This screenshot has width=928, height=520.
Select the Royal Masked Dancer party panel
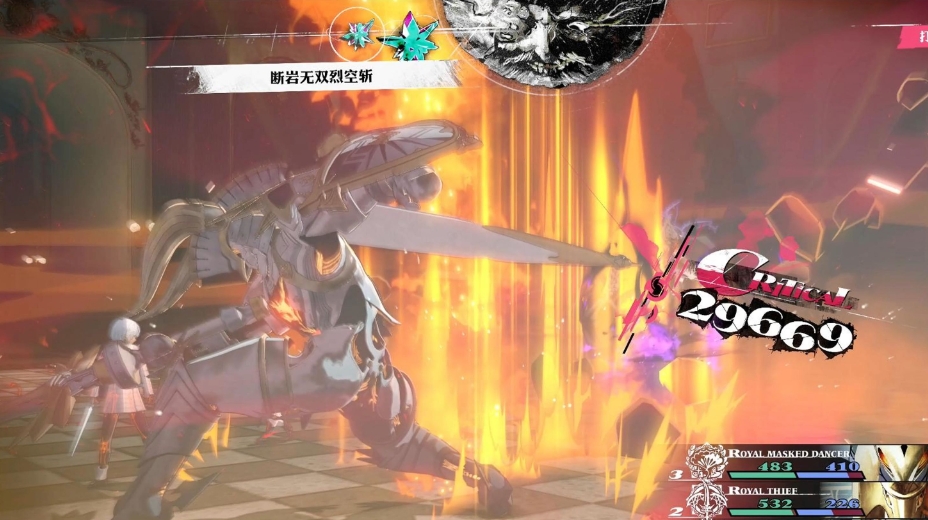click(800, 461)
